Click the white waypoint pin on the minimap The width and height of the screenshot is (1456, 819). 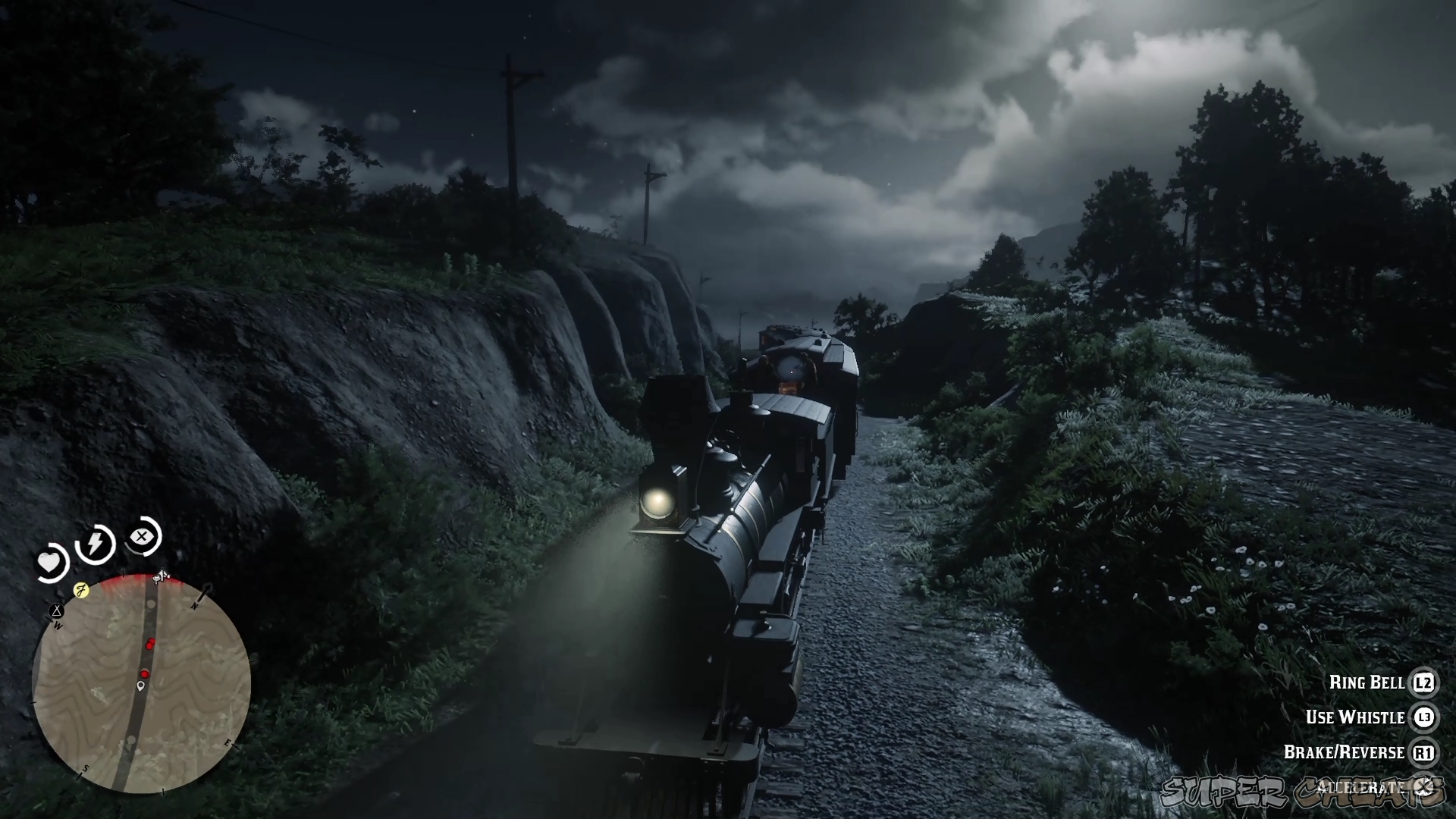[140, 686]
